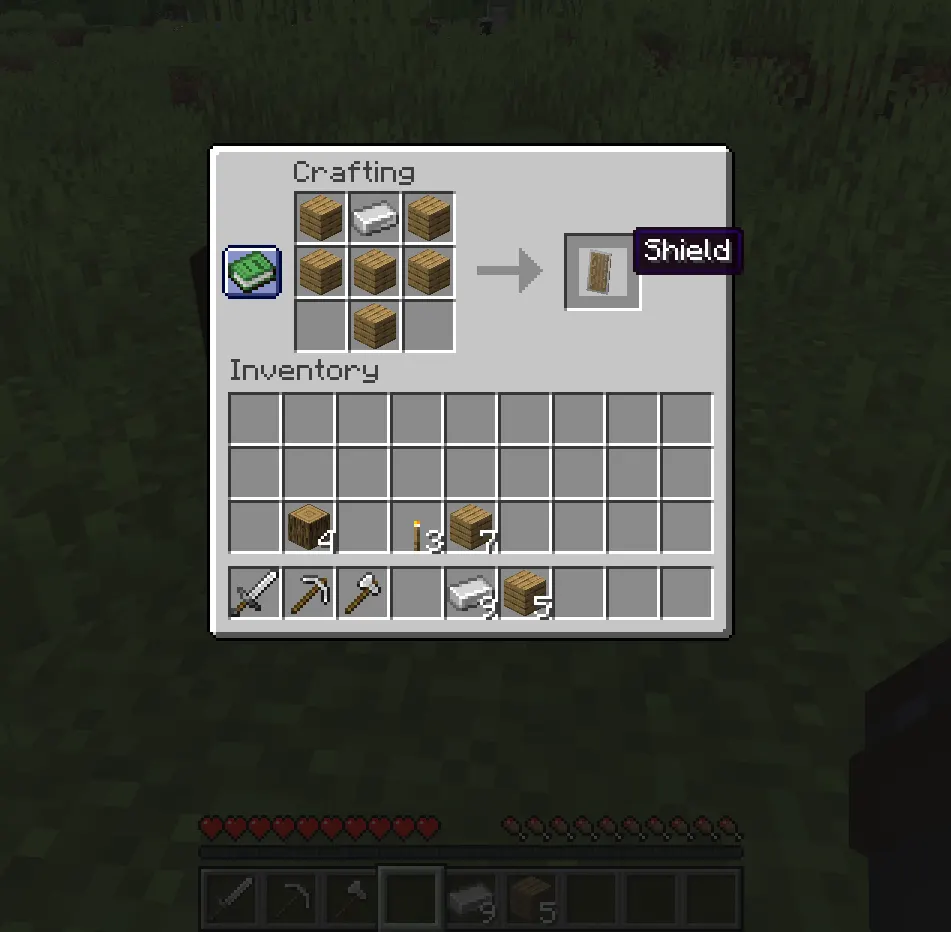Select the oak log stack of 4
This screenshot has width=951, height=932.
pos(309,527)
